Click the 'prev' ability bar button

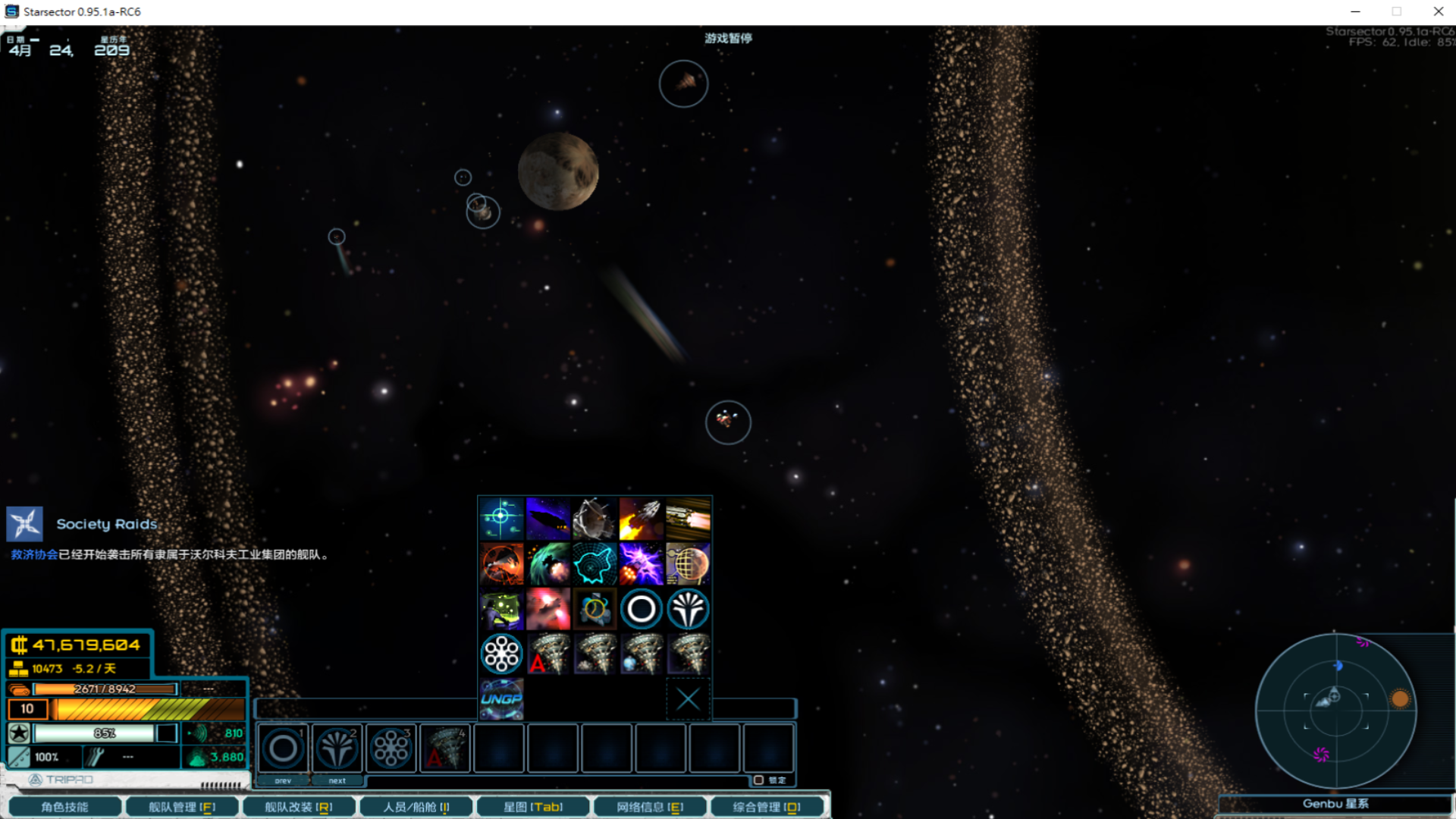(283, 780)
